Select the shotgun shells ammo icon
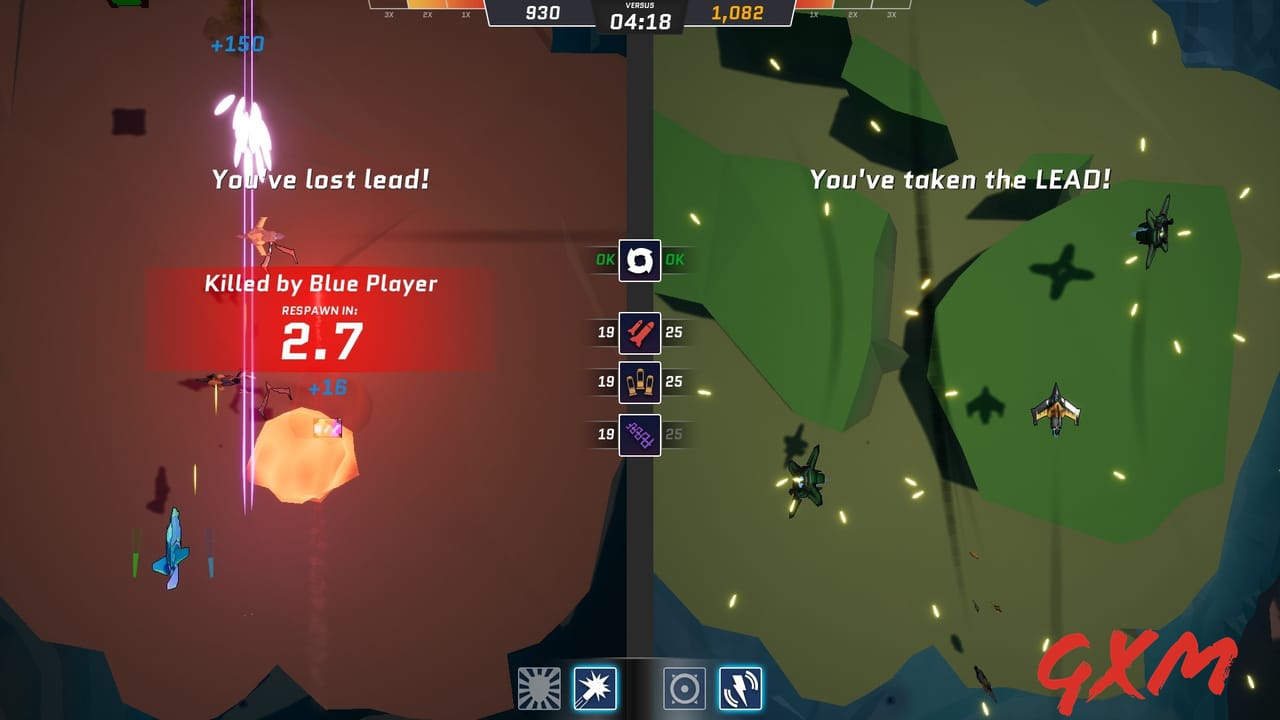 click(641, 383)
